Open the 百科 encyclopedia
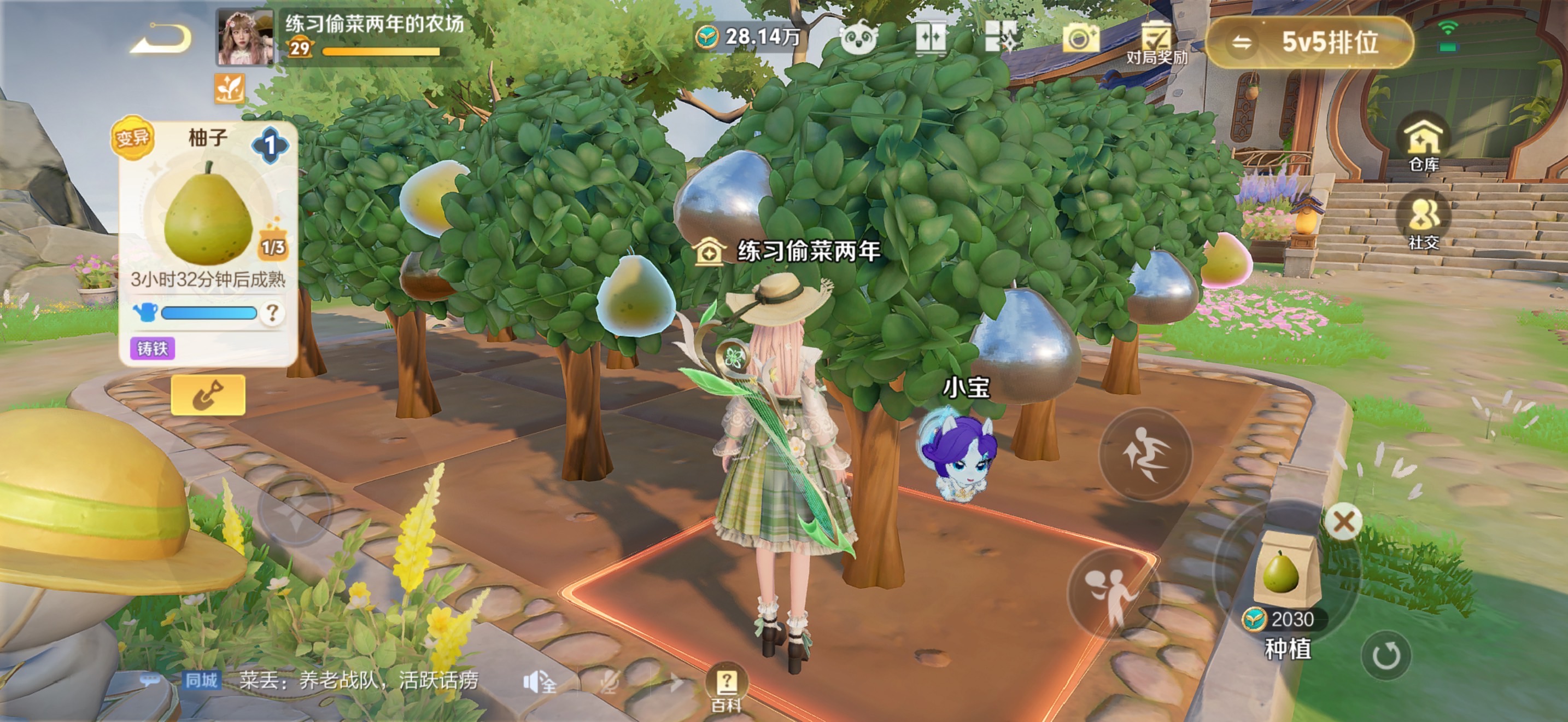 pos(726,688)
